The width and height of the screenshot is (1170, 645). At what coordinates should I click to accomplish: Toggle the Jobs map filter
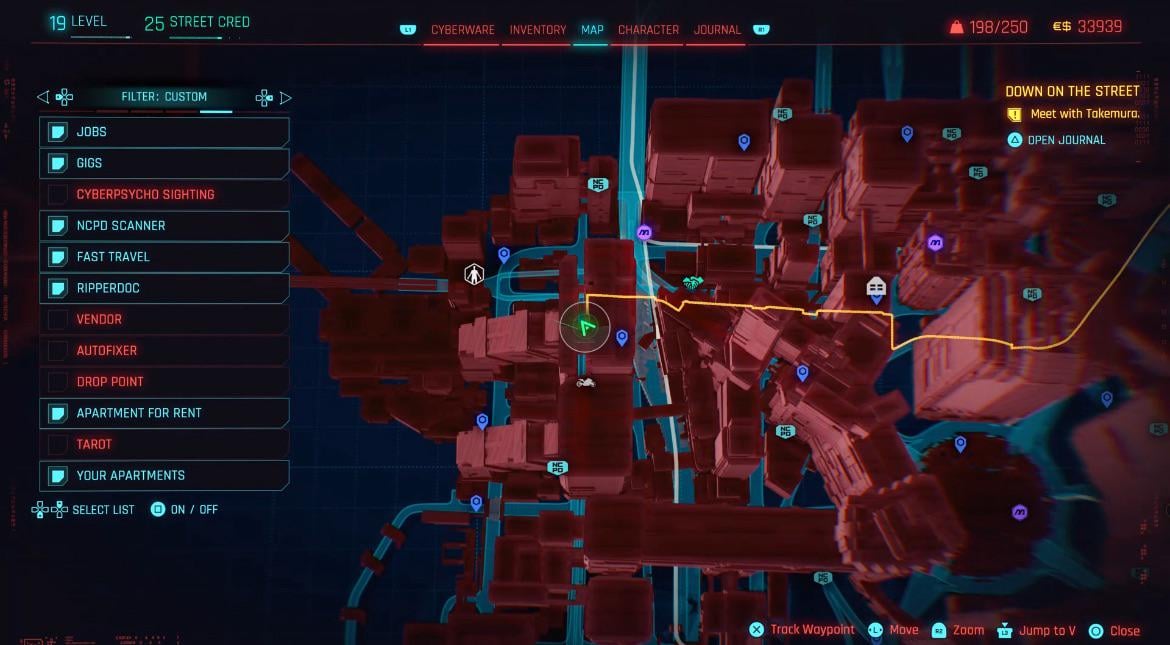(165, 132)
